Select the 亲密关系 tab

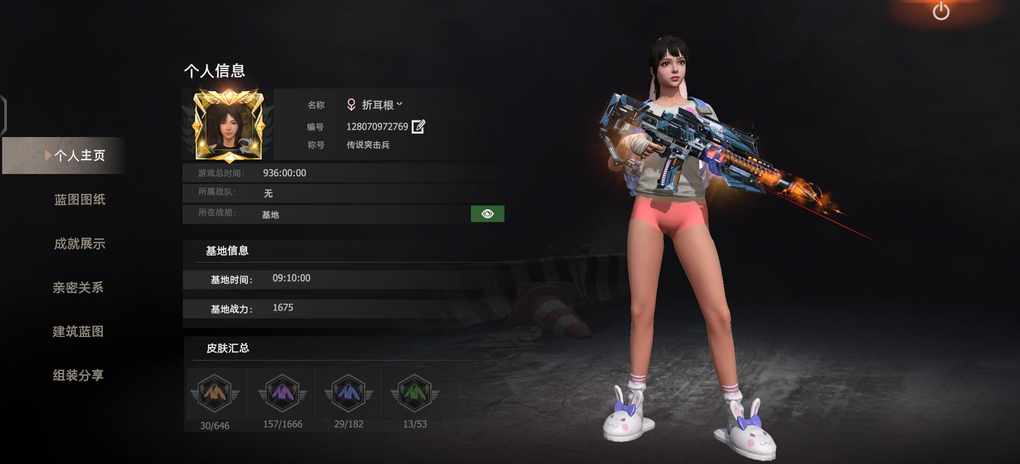(x=79, y=288)
